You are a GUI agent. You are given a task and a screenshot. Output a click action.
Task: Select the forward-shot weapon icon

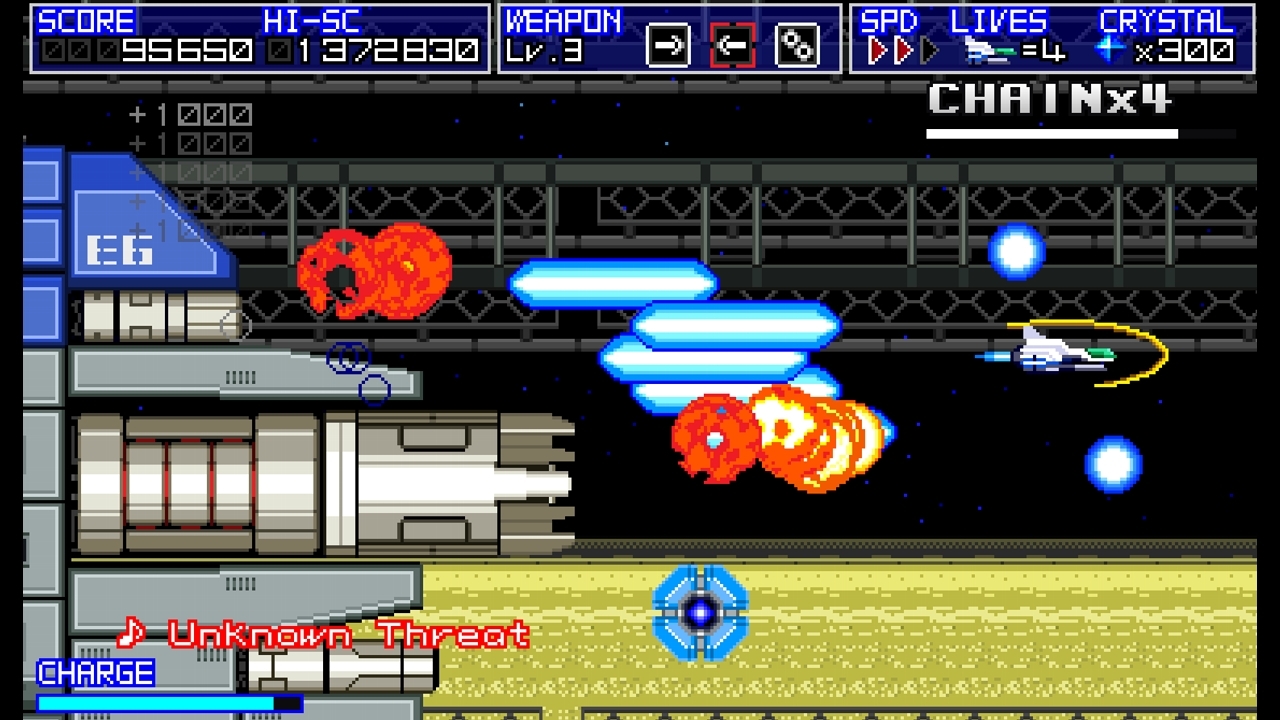click(667, 45)
